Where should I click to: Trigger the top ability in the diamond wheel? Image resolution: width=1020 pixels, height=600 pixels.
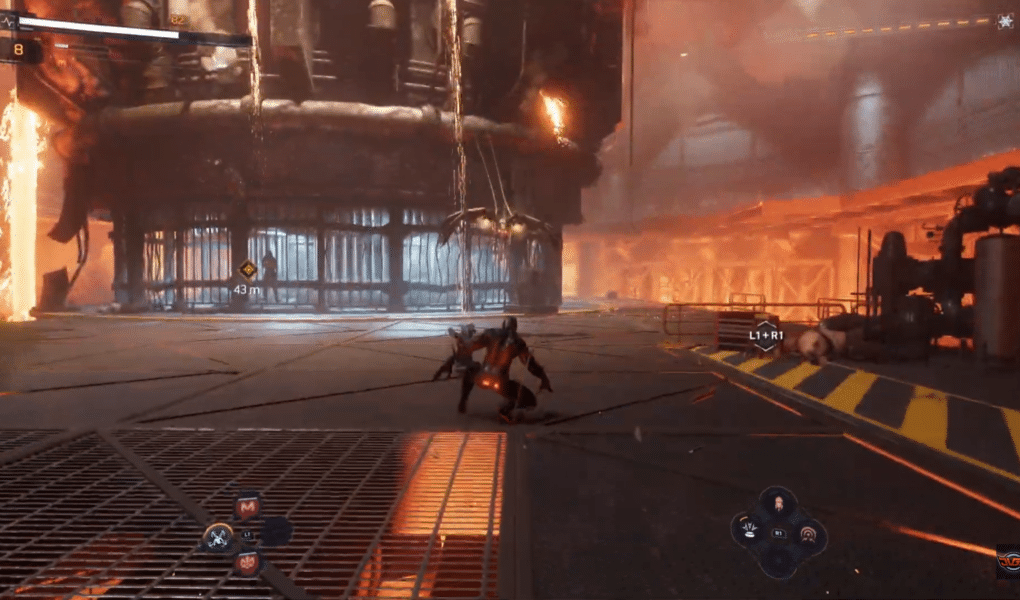pyautogui.click(x=778, y=504)
